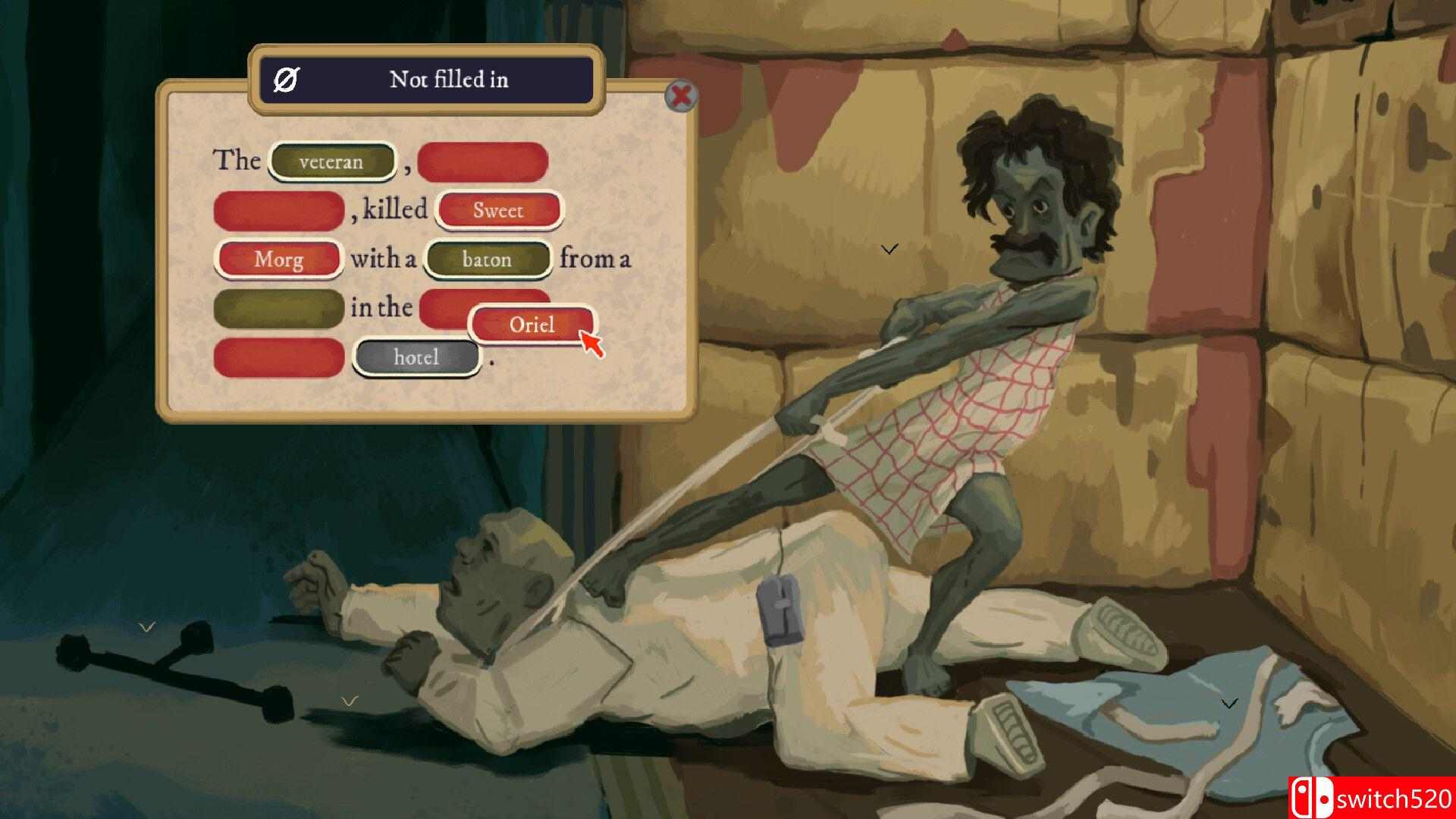Select the grey "hotel" word slot
The height and width of the screenshot is (819, 1456).
(x=416, y=356)
